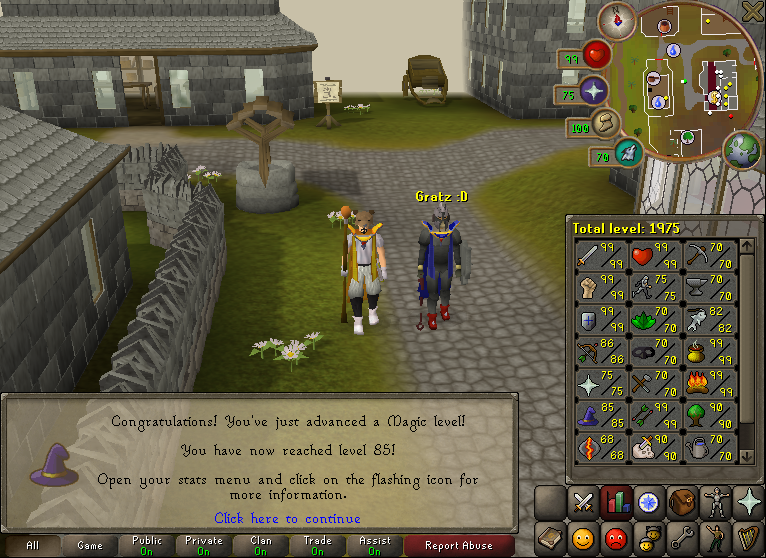Viewport: 766px width, 558px height.
Task: Switch to the Game chat tab
Action: coord(90,546)
